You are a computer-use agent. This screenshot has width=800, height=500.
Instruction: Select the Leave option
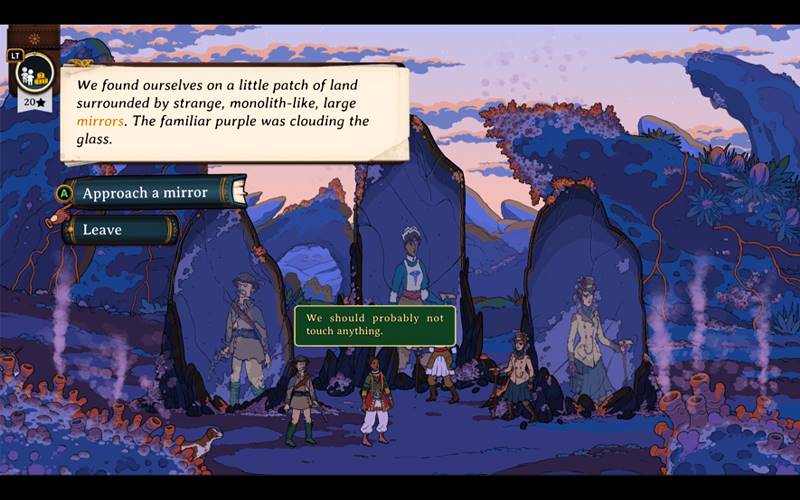click(118, 230)
